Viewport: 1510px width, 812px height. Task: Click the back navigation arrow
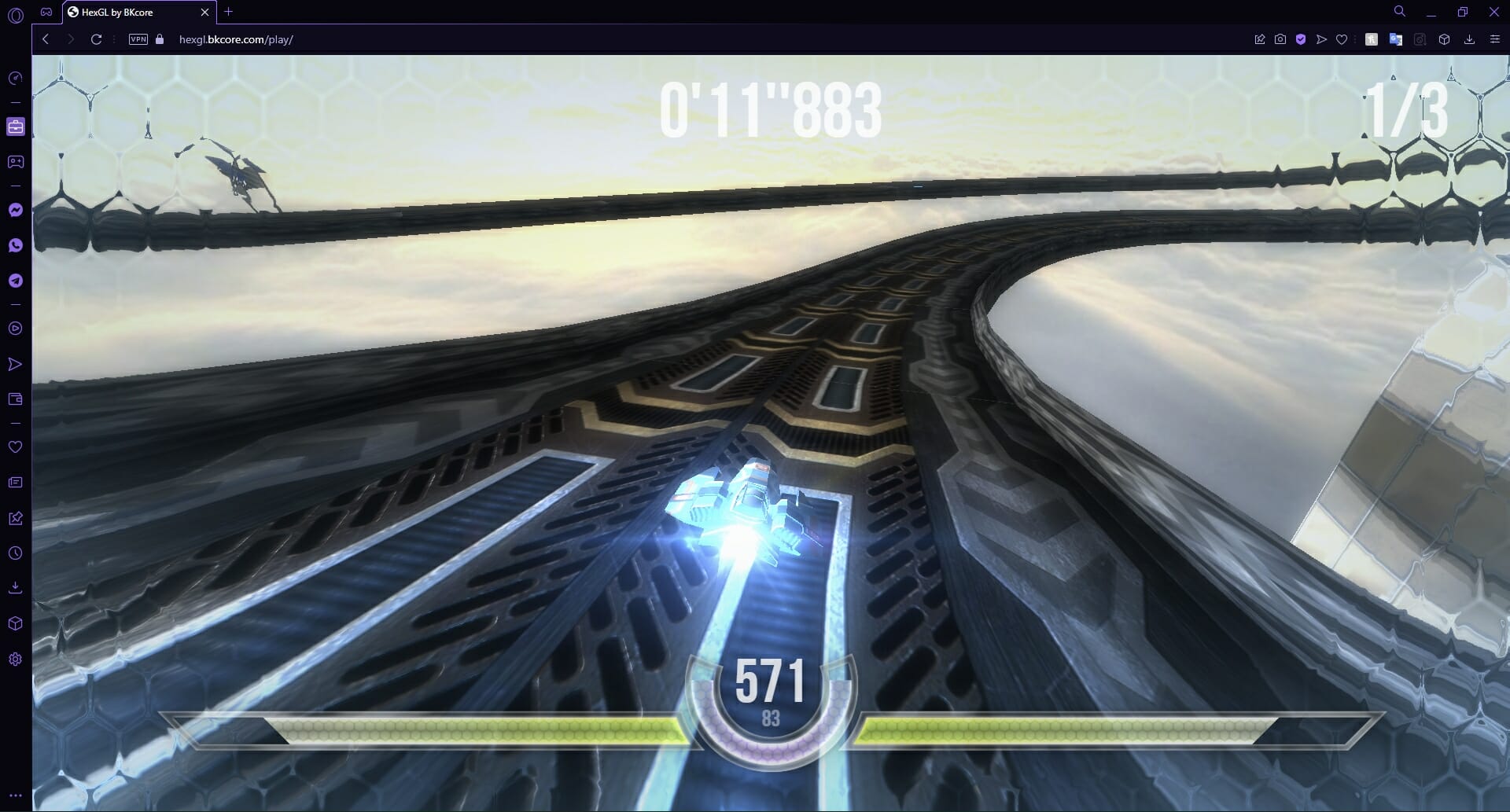(46, 38)
